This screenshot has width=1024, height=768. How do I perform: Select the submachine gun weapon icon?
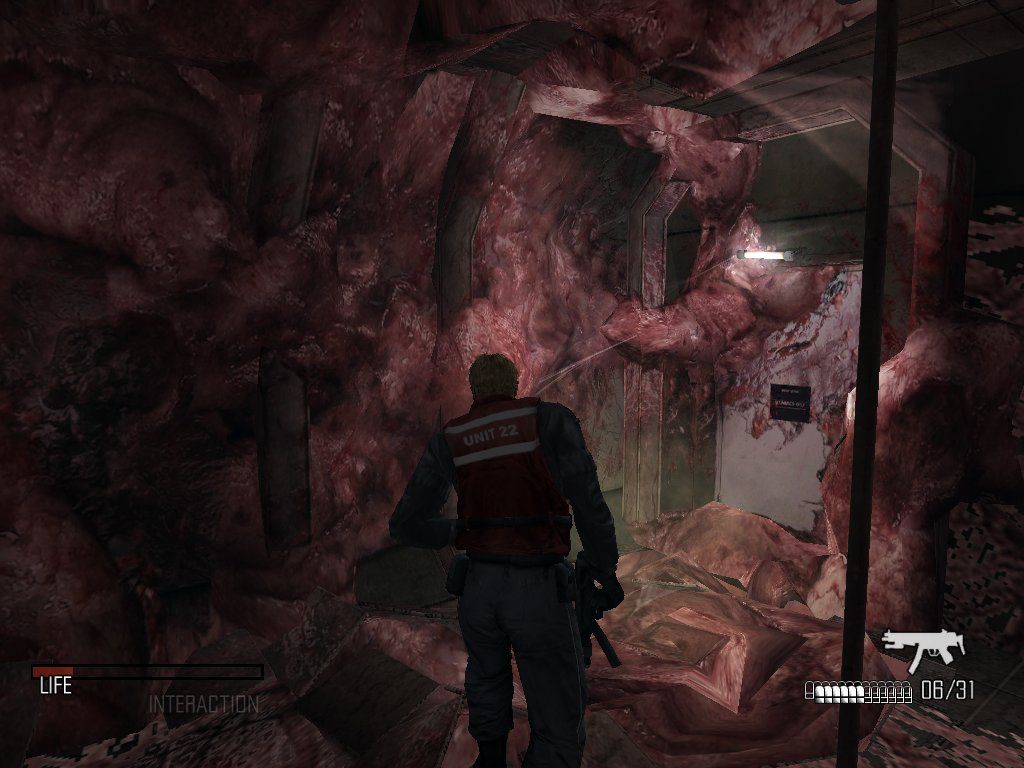click(x=922, y=649)
